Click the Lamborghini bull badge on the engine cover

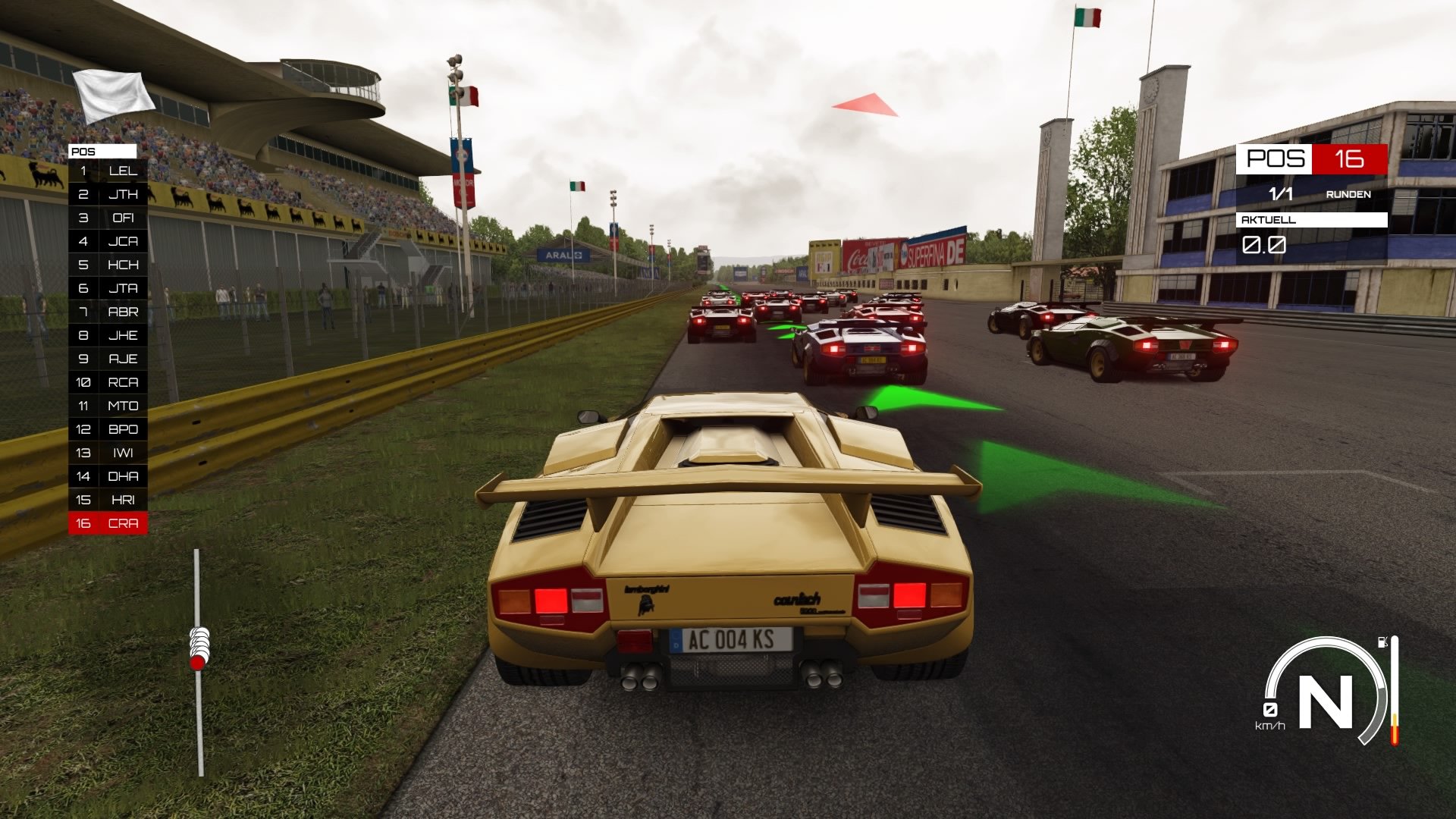[645, 604]
